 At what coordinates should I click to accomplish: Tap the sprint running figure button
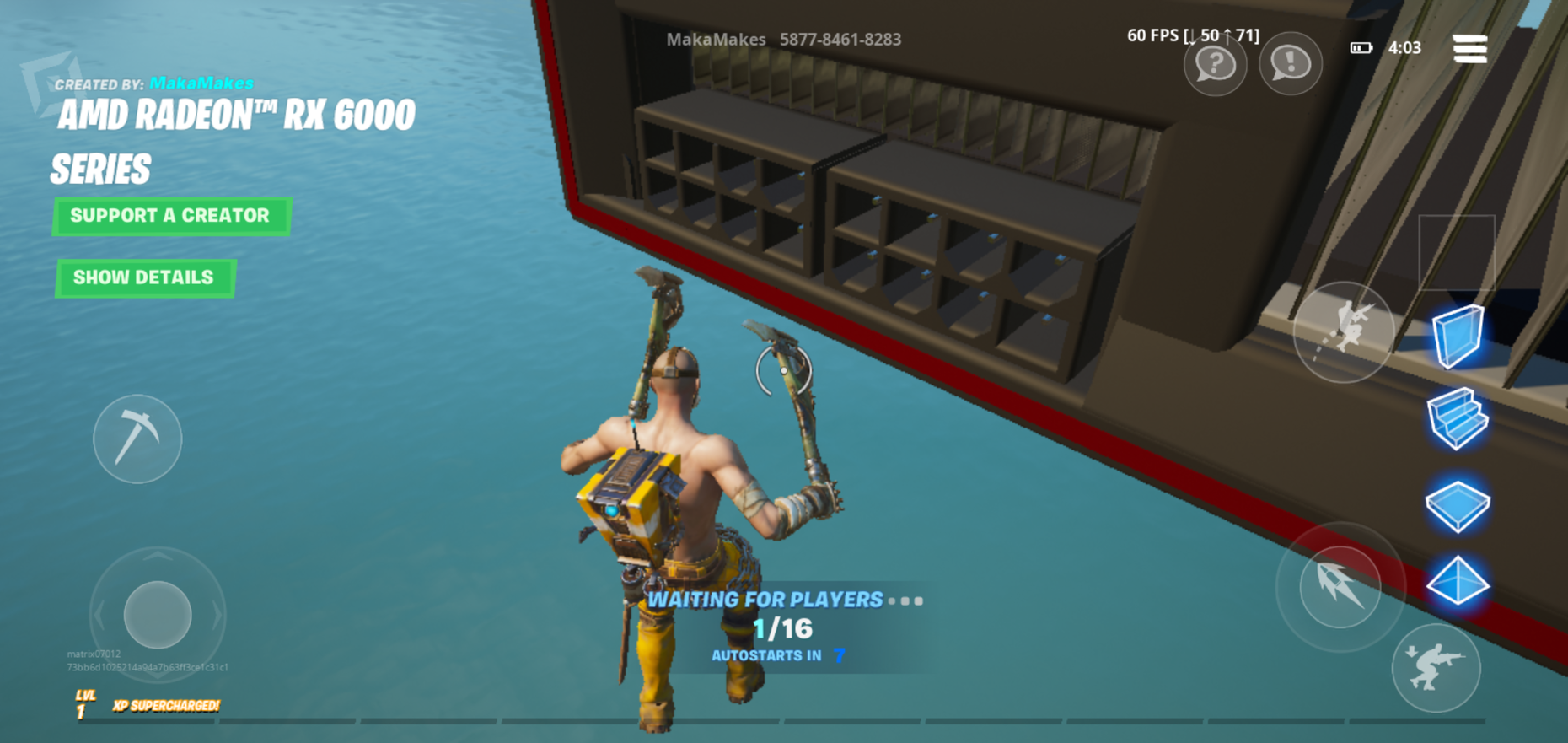1344,331
